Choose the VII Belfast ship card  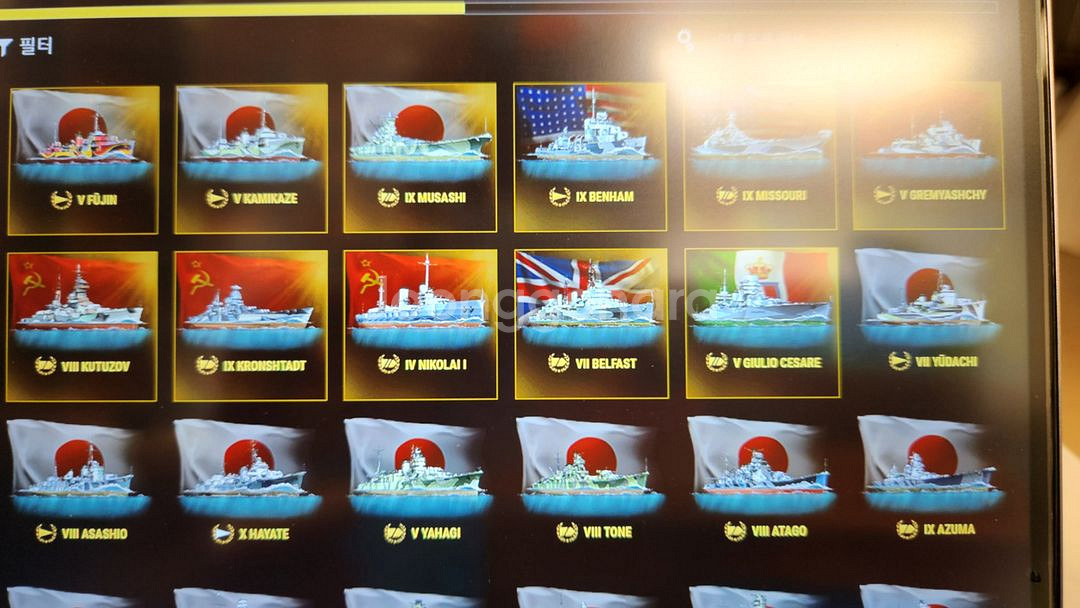coord(591,323)
